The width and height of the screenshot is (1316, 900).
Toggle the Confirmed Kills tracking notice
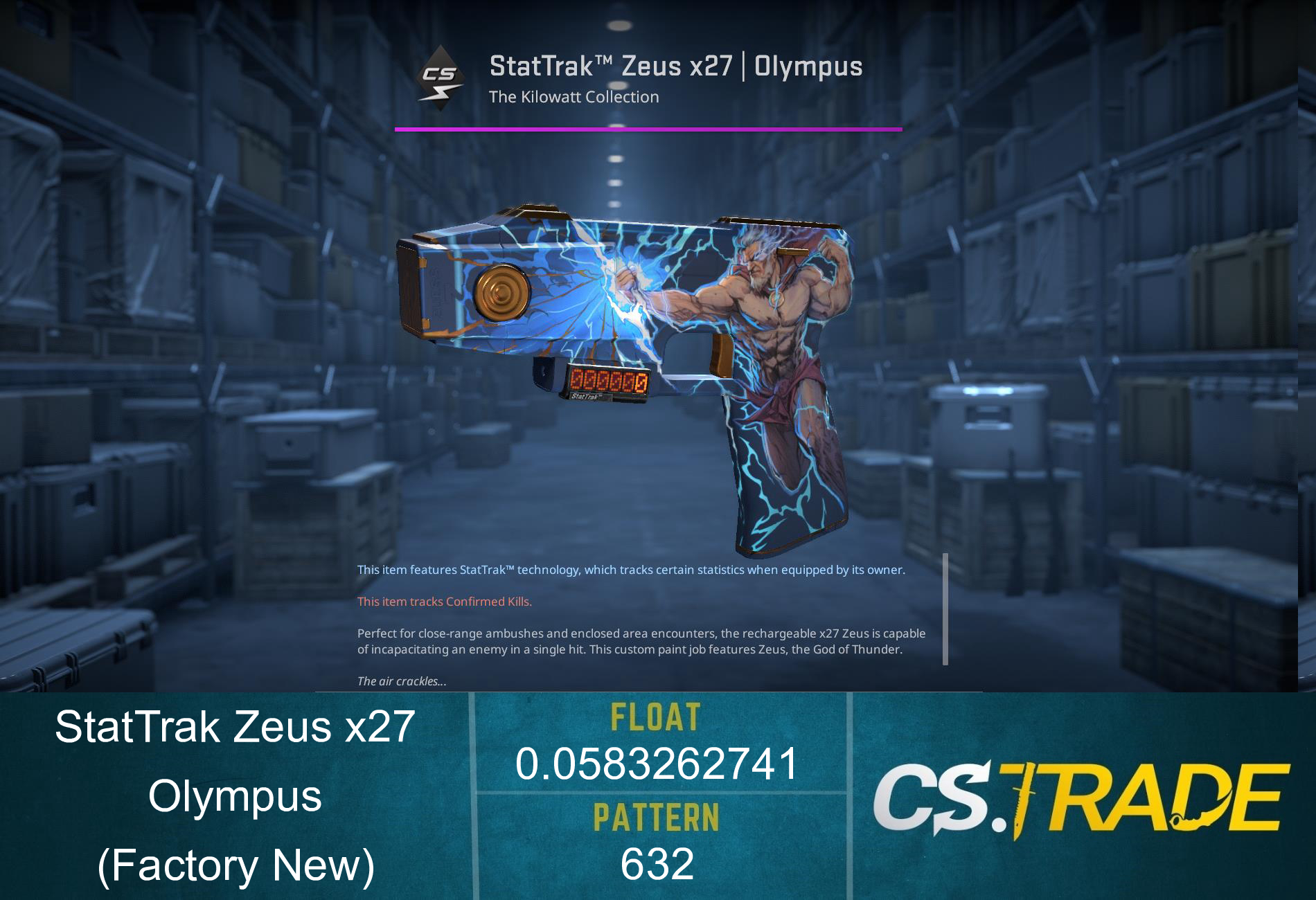(x=443, y=602)
